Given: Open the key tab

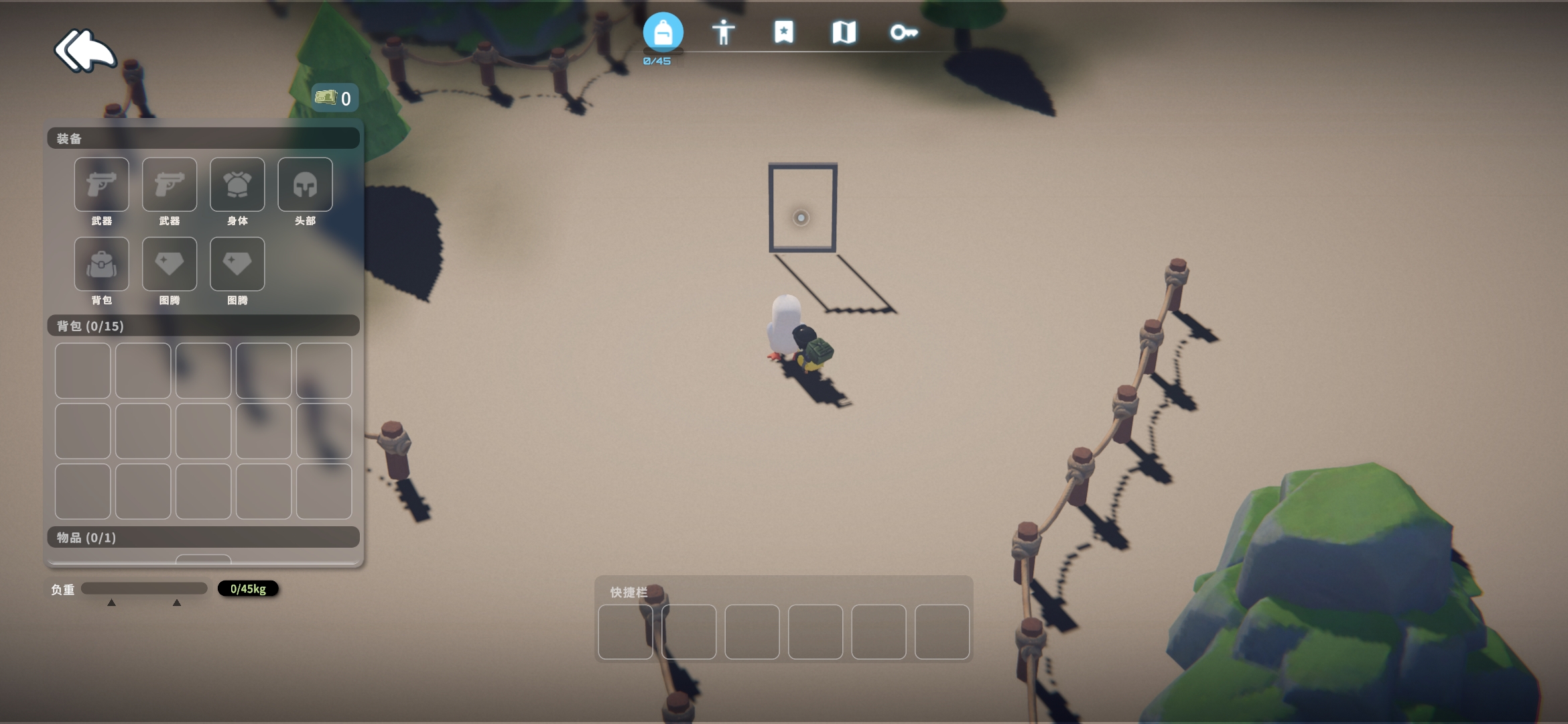Looking at the screenshot, I should pos(903,32).
